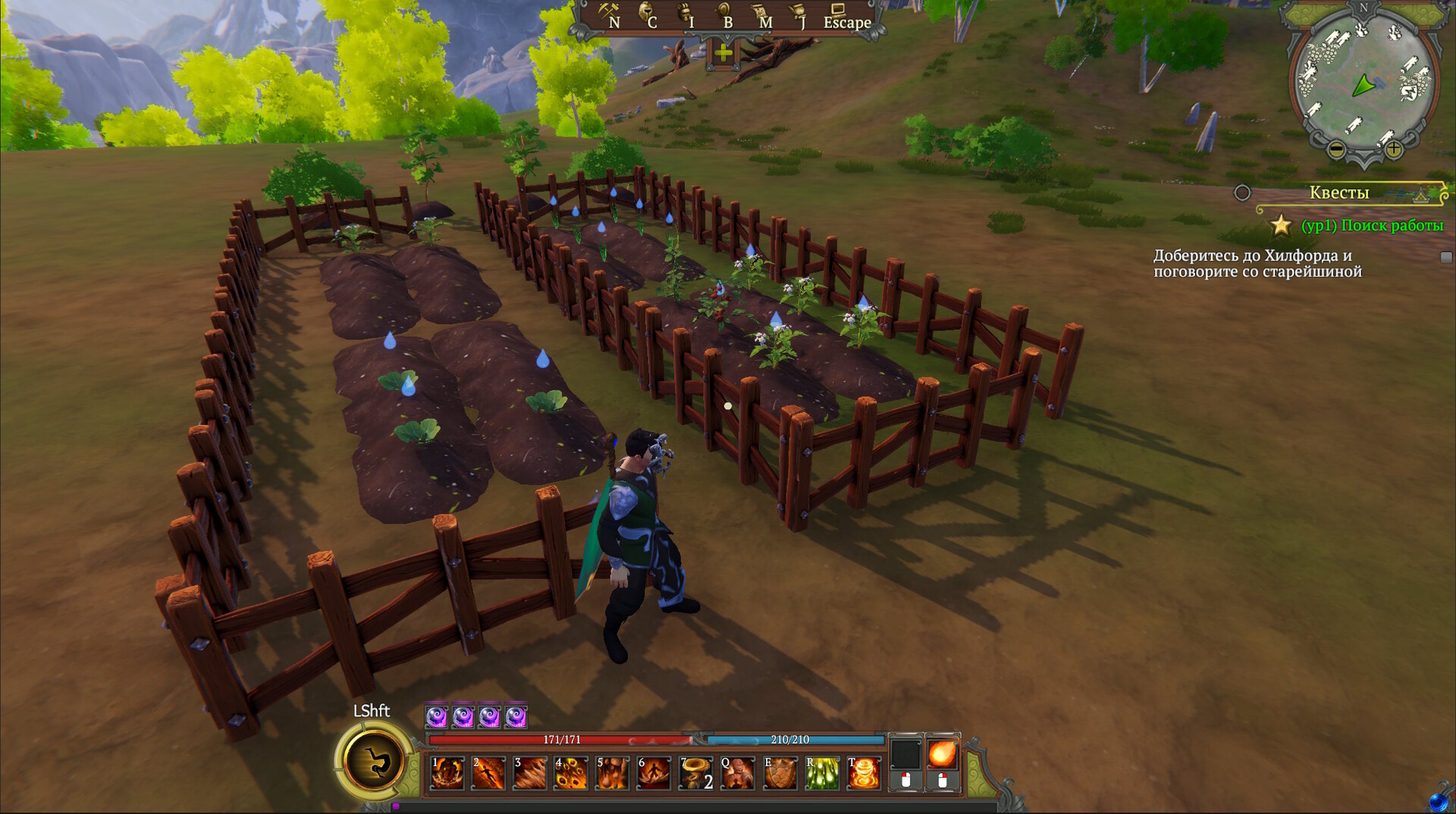This screenshot has height=814, width=1456.
Task: Activate the rock shield ability on E
Action: click(x=780, y=773)
